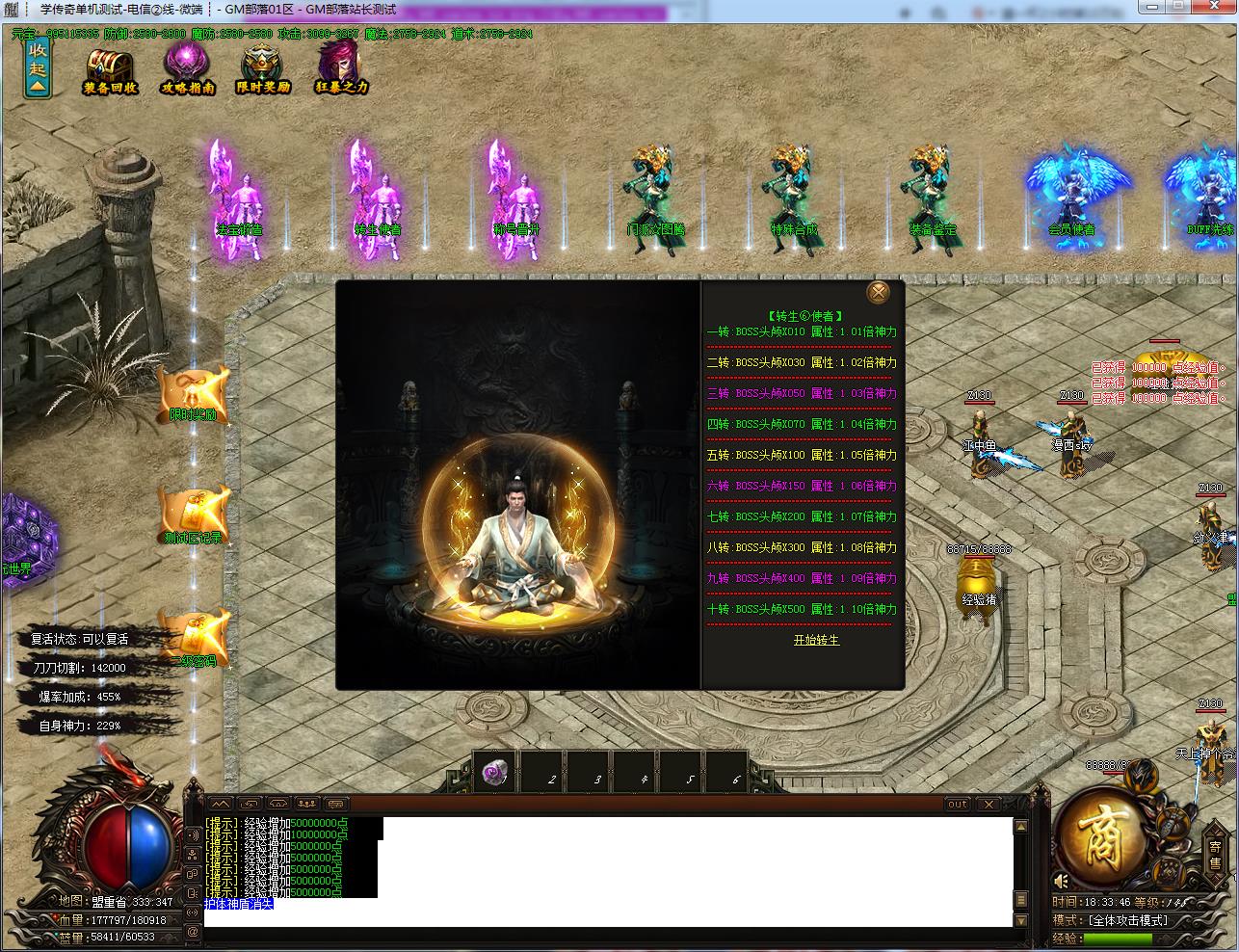Open the shop with the golden 商 button

click(x=1103, y=835)
